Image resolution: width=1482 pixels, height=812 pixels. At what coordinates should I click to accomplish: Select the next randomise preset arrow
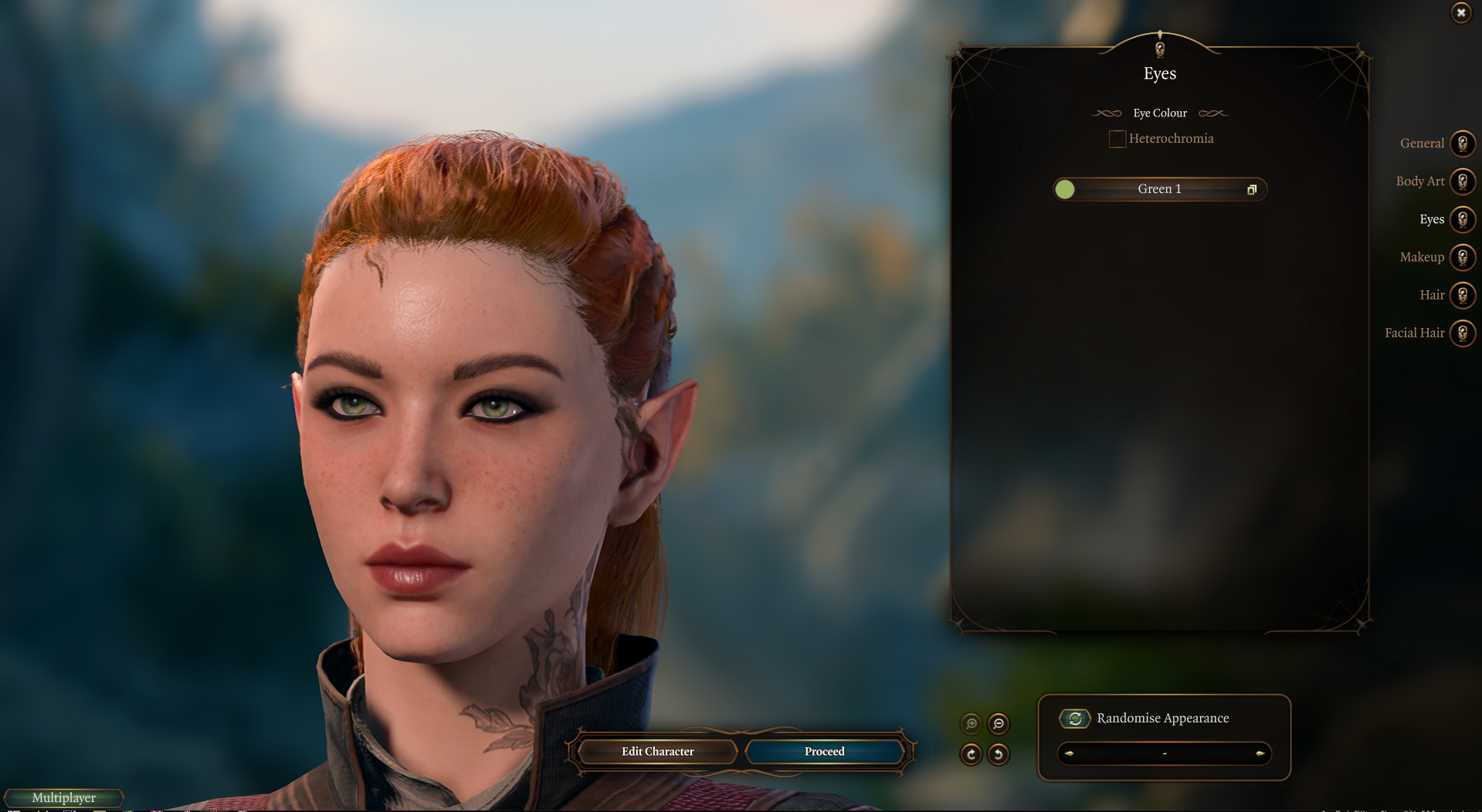(1260, 753)
